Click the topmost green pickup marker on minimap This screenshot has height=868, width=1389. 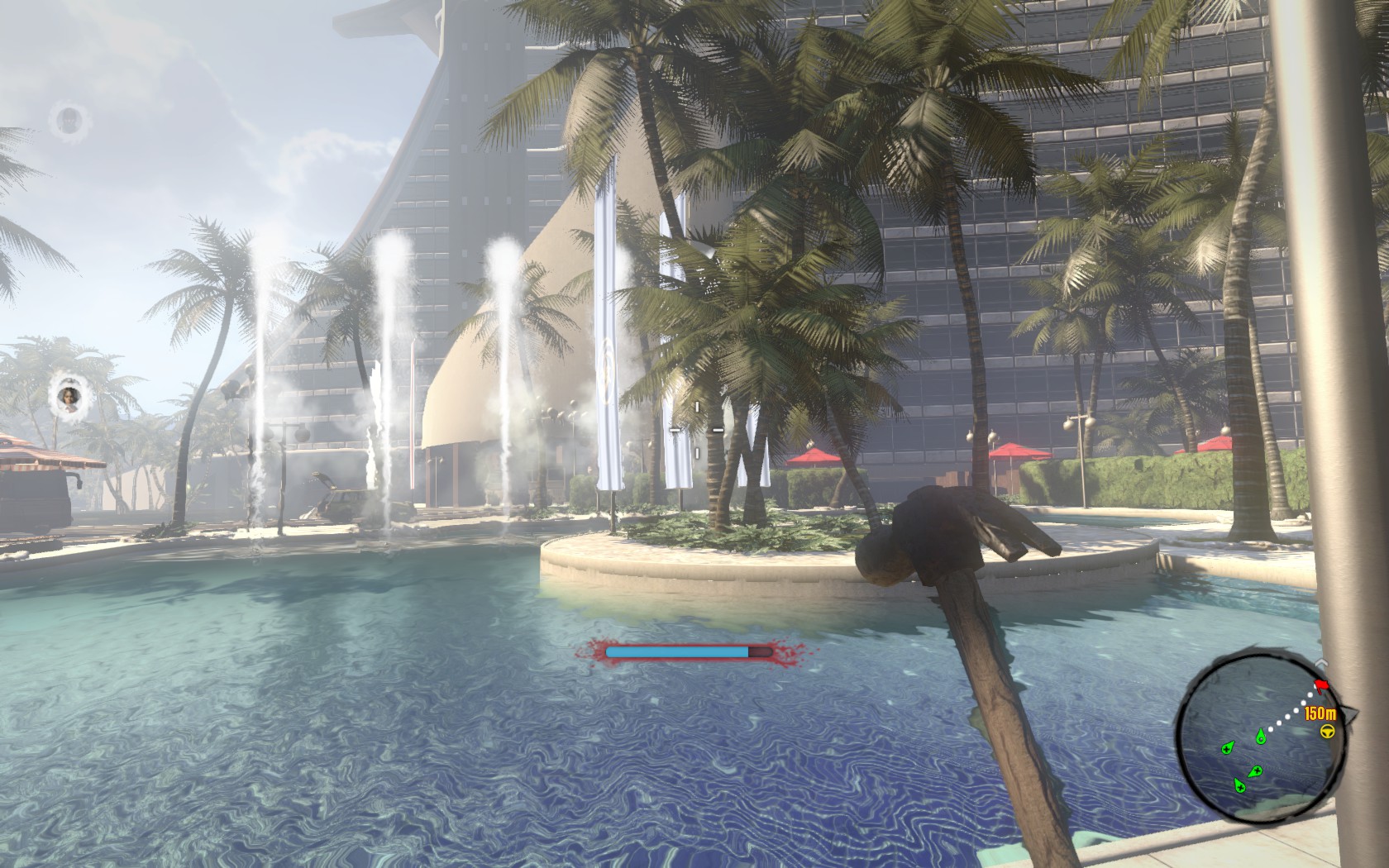click(1260, 737)
